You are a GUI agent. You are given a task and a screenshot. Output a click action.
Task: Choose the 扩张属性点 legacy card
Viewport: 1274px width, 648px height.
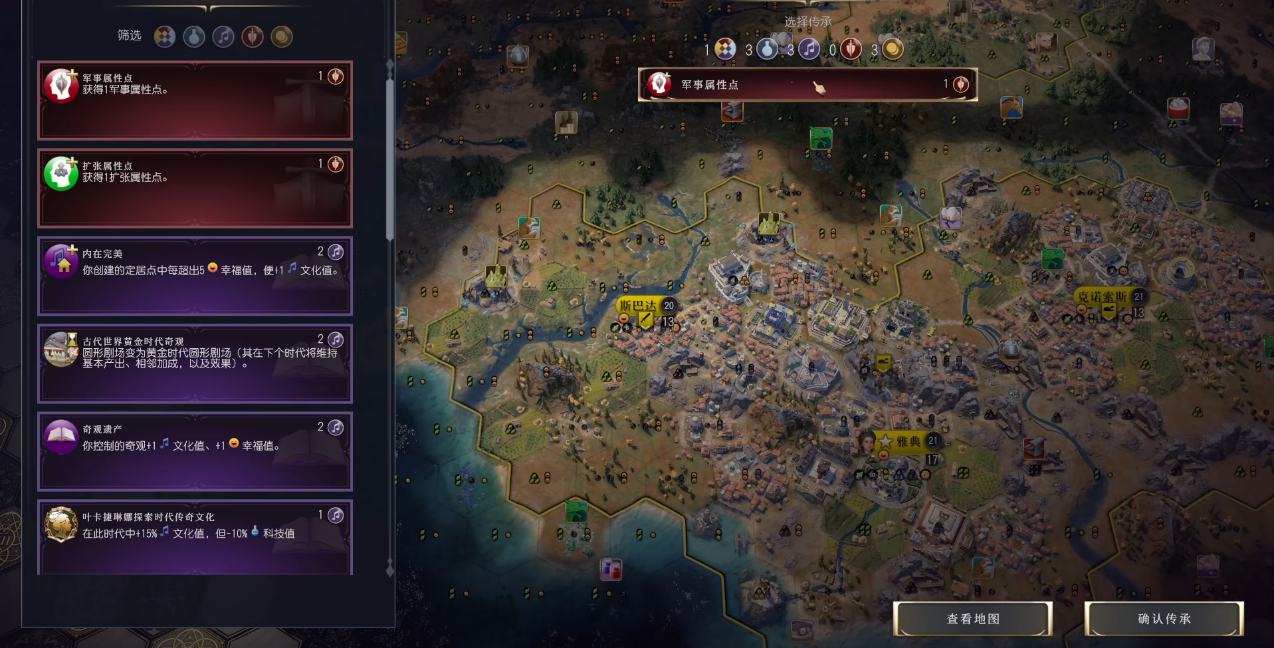(x=195, y=188)
